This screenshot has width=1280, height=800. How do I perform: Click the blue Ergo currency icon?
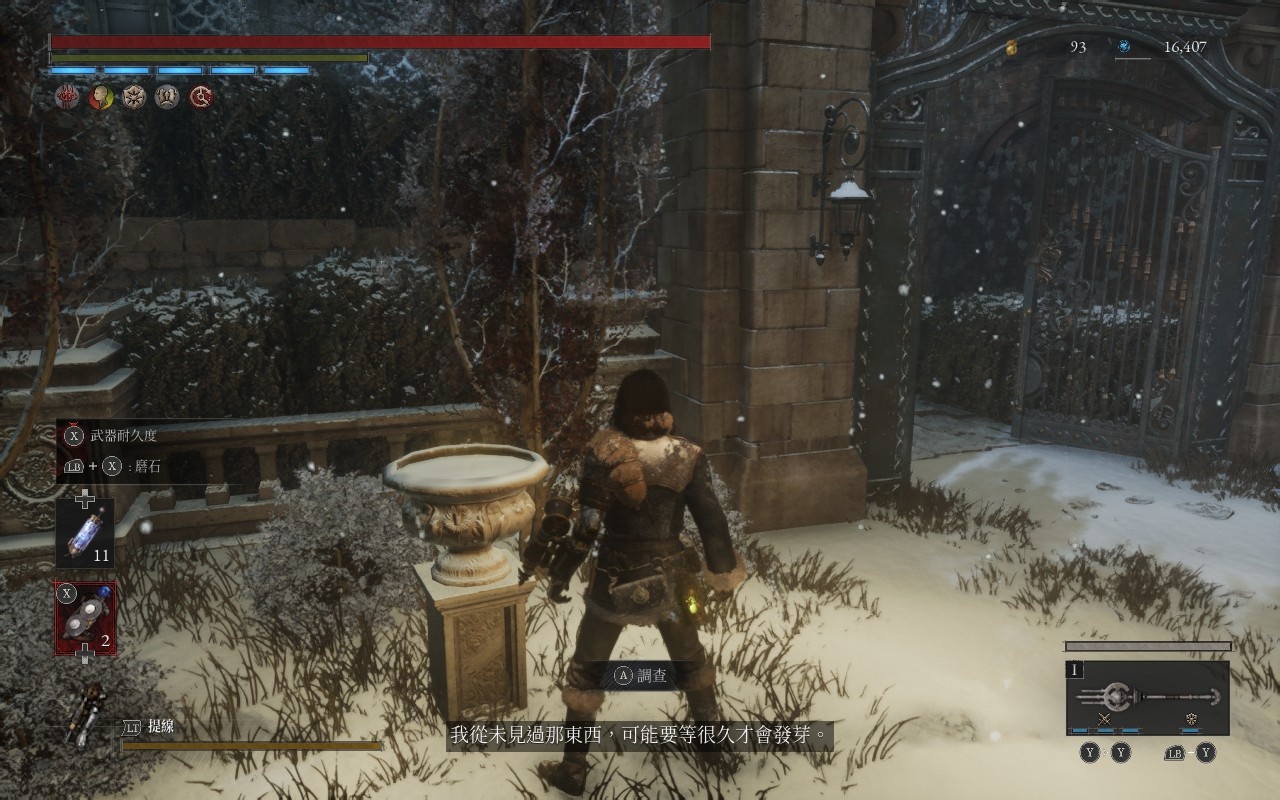coord(1124,46)
